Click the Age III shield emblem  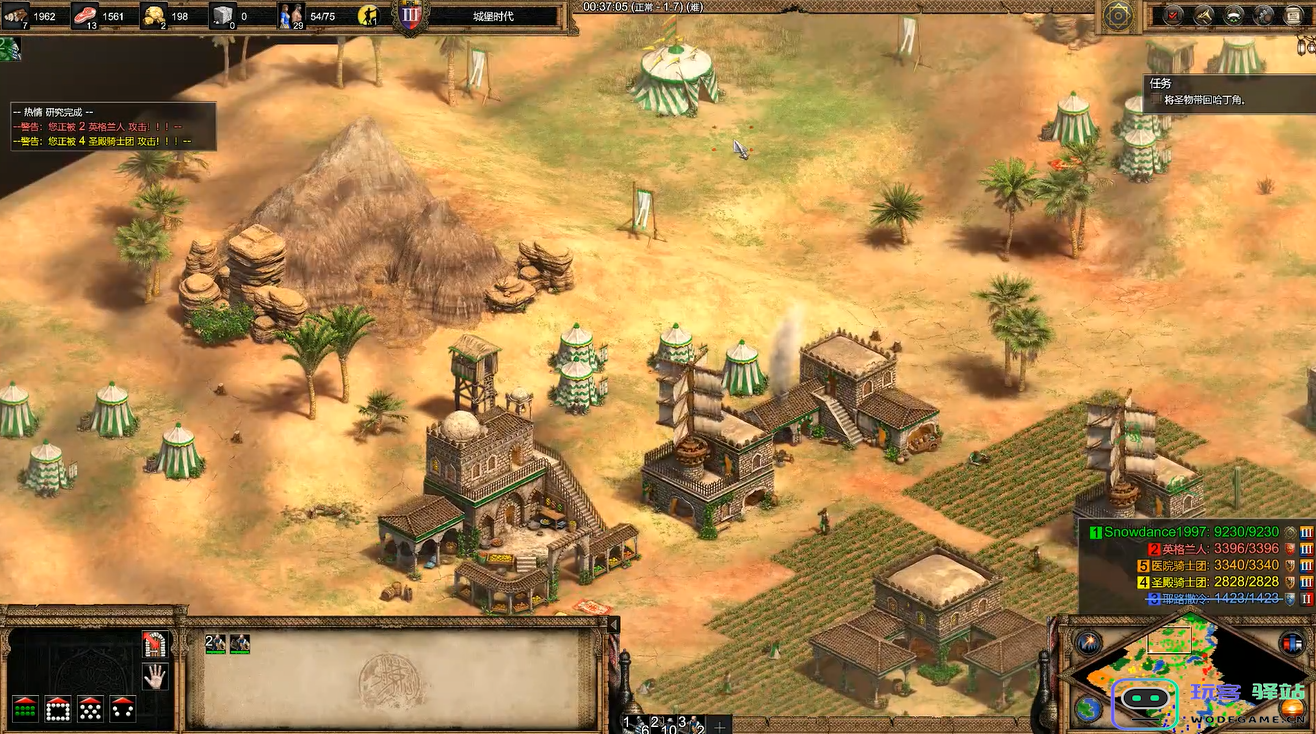(410, 15)
